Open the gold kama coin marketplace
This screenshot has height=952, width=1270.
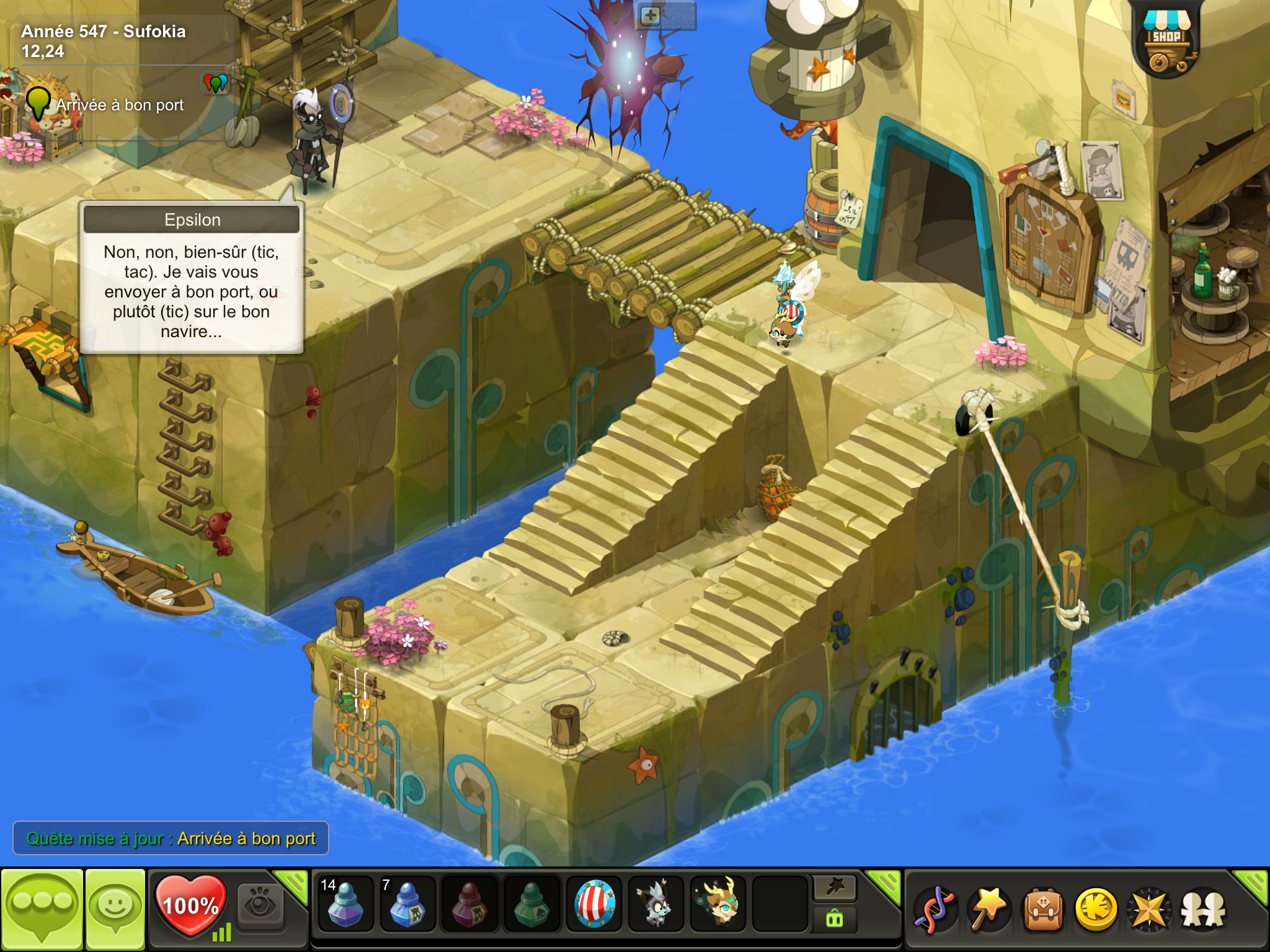point(1096,910)
